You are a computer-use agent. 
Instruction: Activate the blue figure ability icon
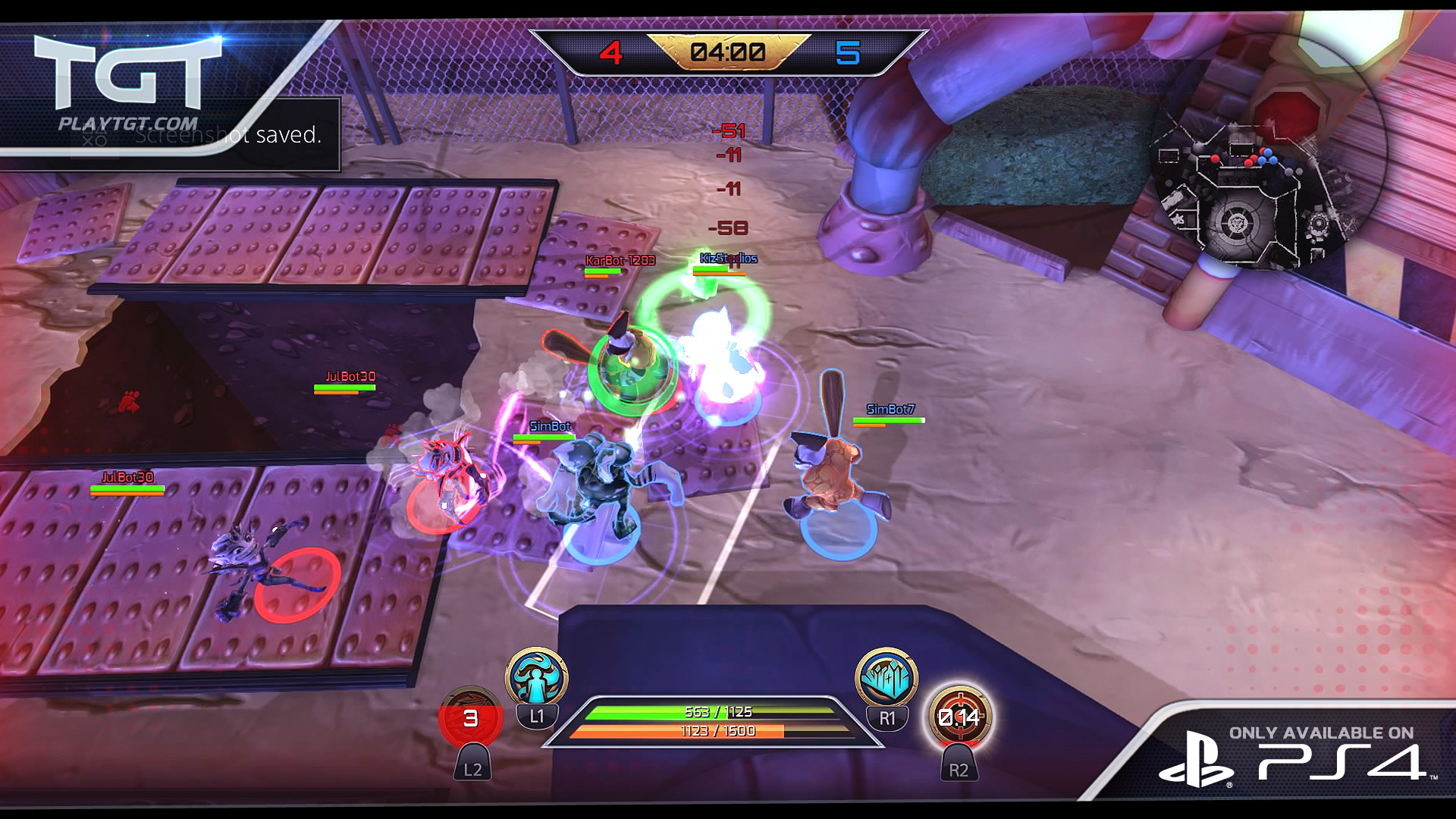click(x=537, y=677)
